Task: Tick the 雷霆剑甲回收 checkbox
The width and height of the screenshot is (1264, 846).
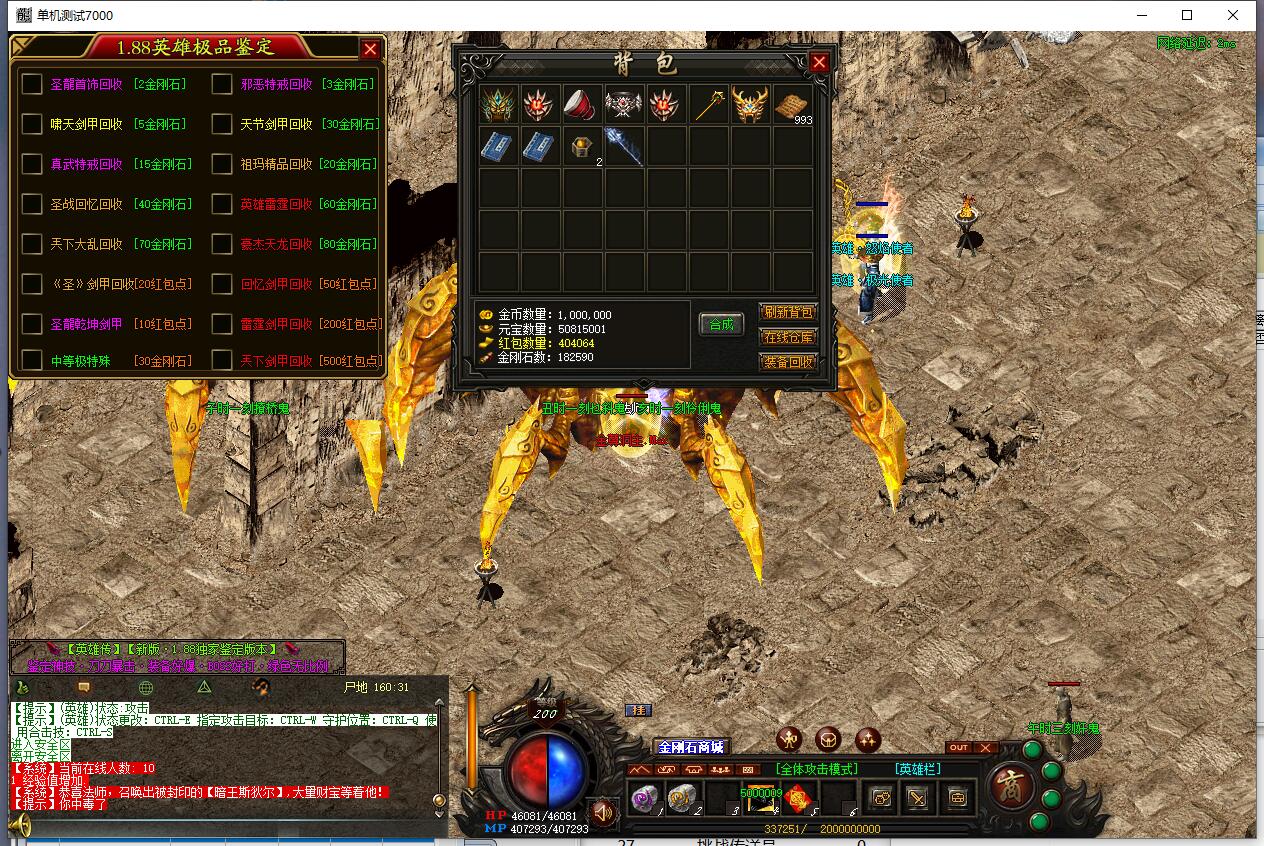Action: (222, 324)
